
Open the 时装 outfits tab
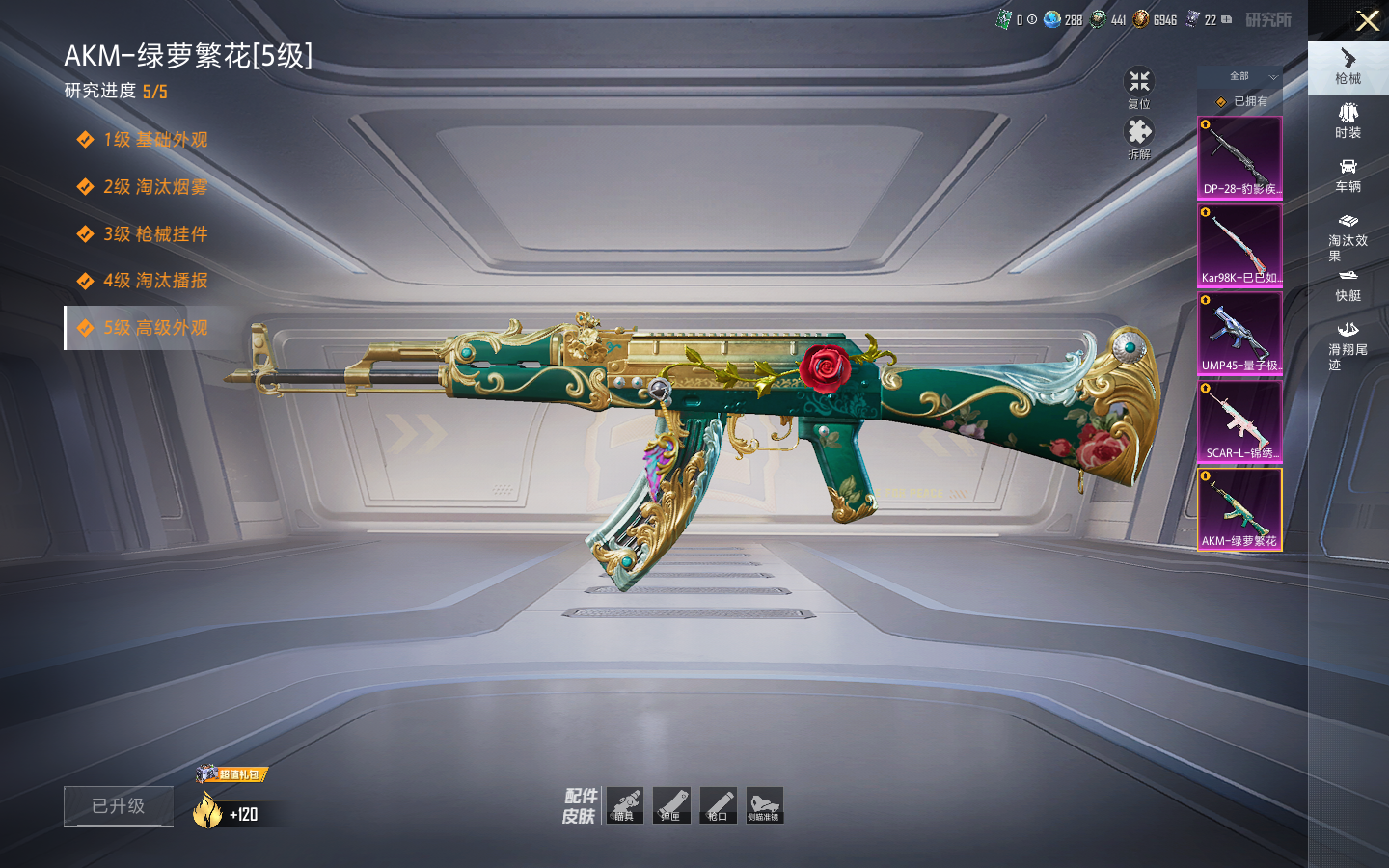1348,121
